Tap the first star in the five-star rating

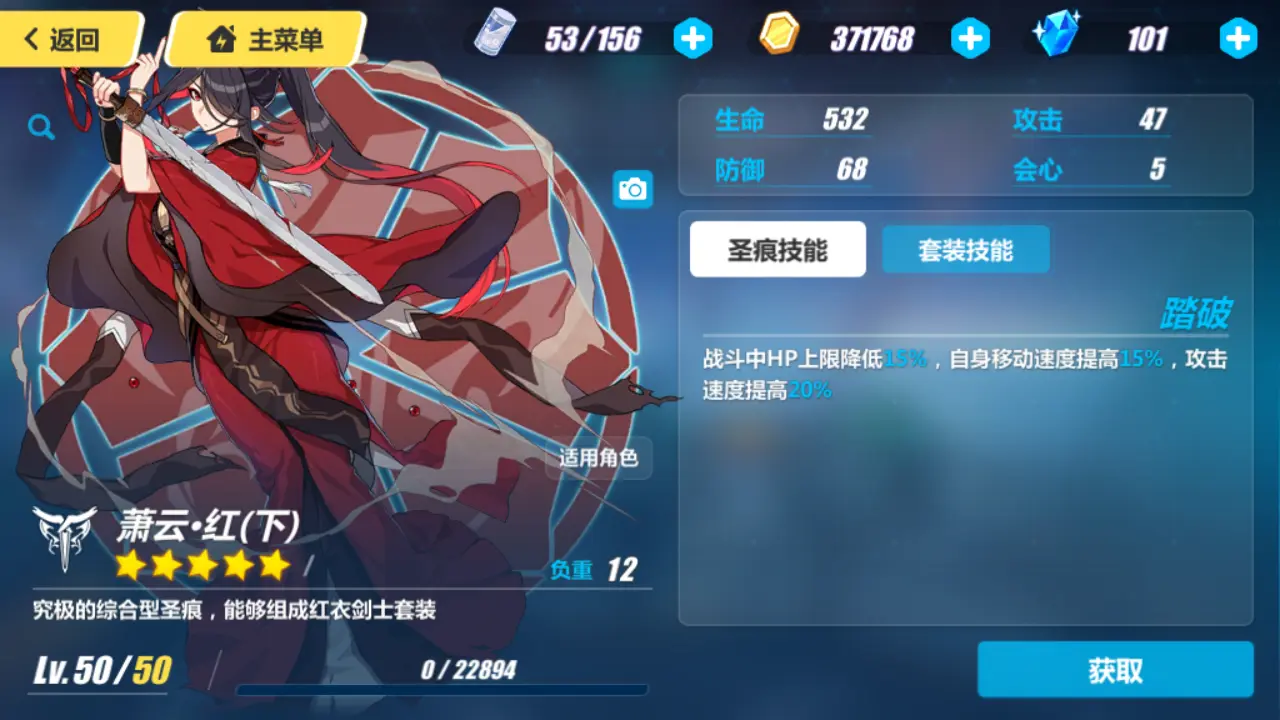(x=130, y=565)
